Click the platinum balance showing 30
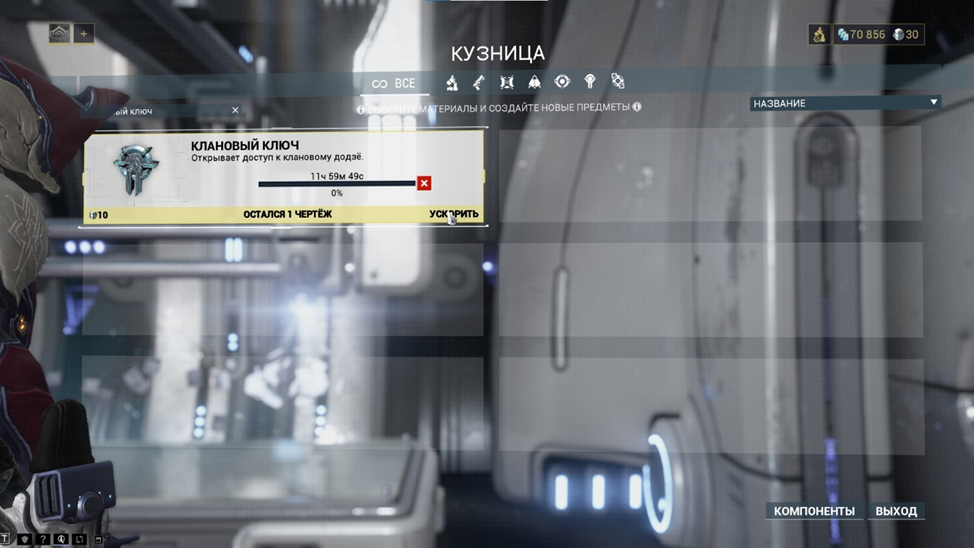The image size is (974, 548). tap(906, 35)
